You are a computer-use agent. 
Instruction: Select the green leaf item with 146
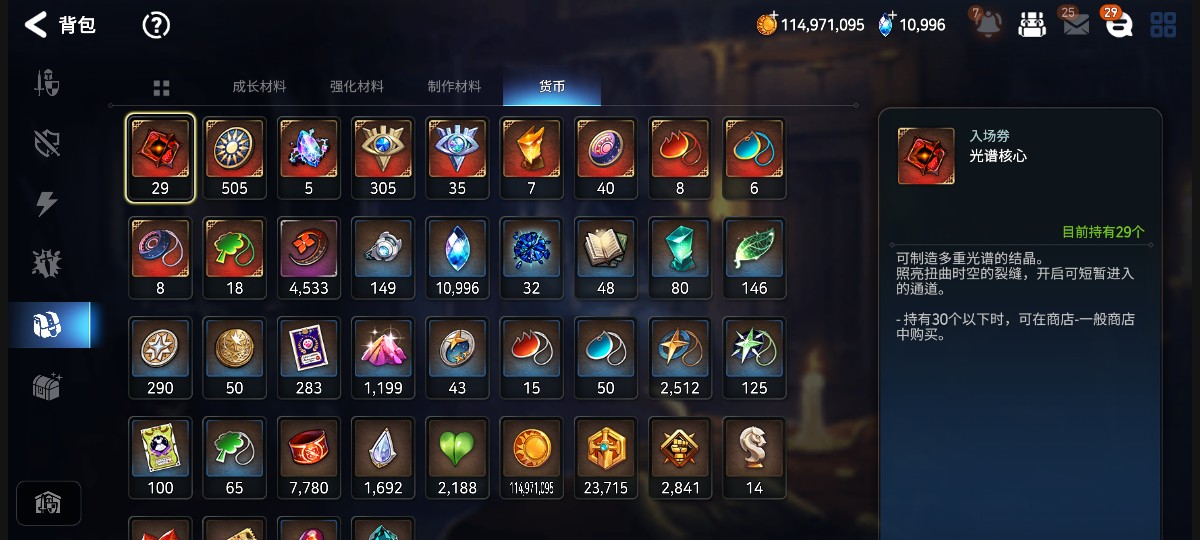(x=754, y=258)
